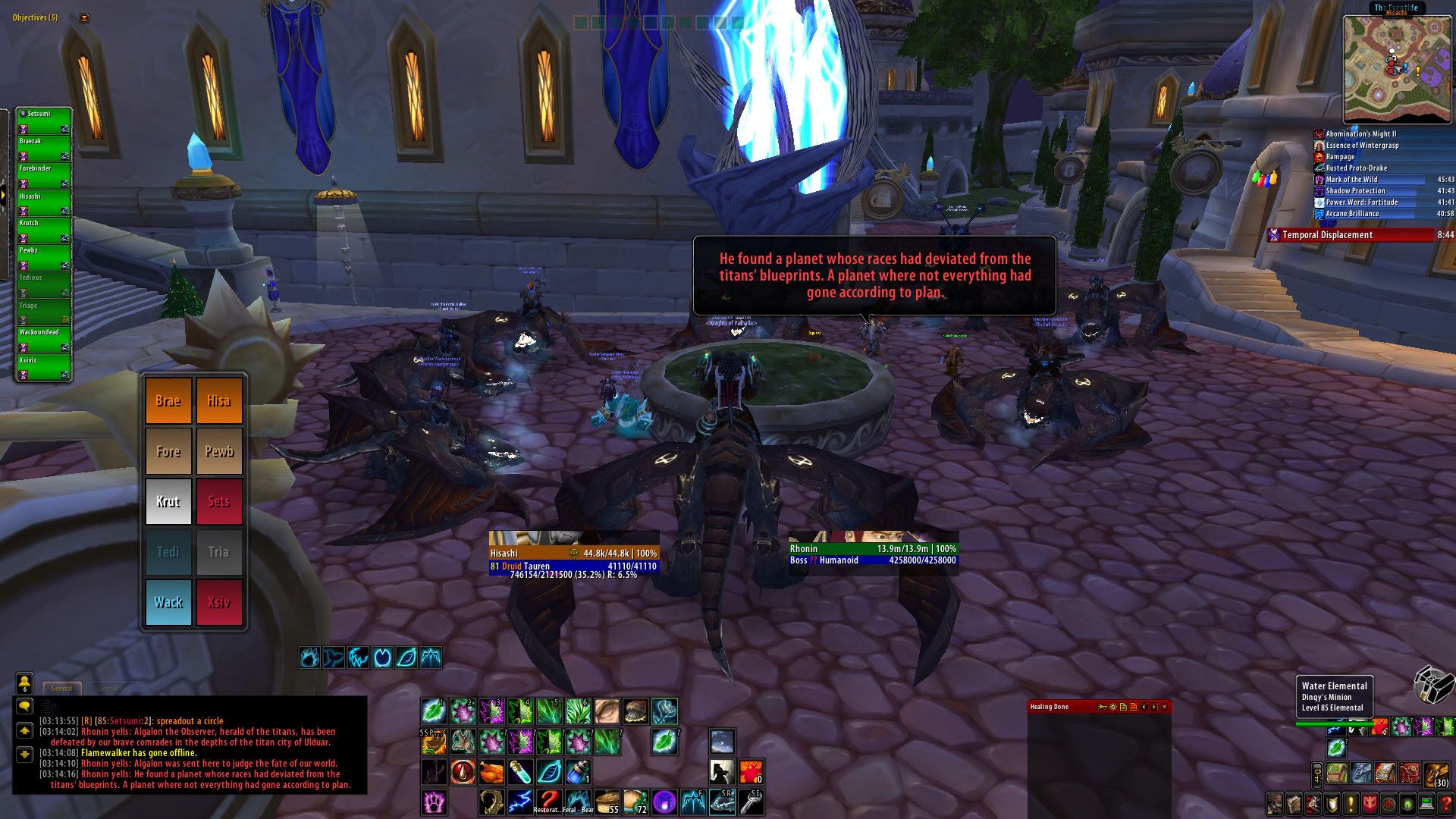Open the chat social speech bubble button
The height and width of the screenshot is (819, 1456).
(24, 706)
